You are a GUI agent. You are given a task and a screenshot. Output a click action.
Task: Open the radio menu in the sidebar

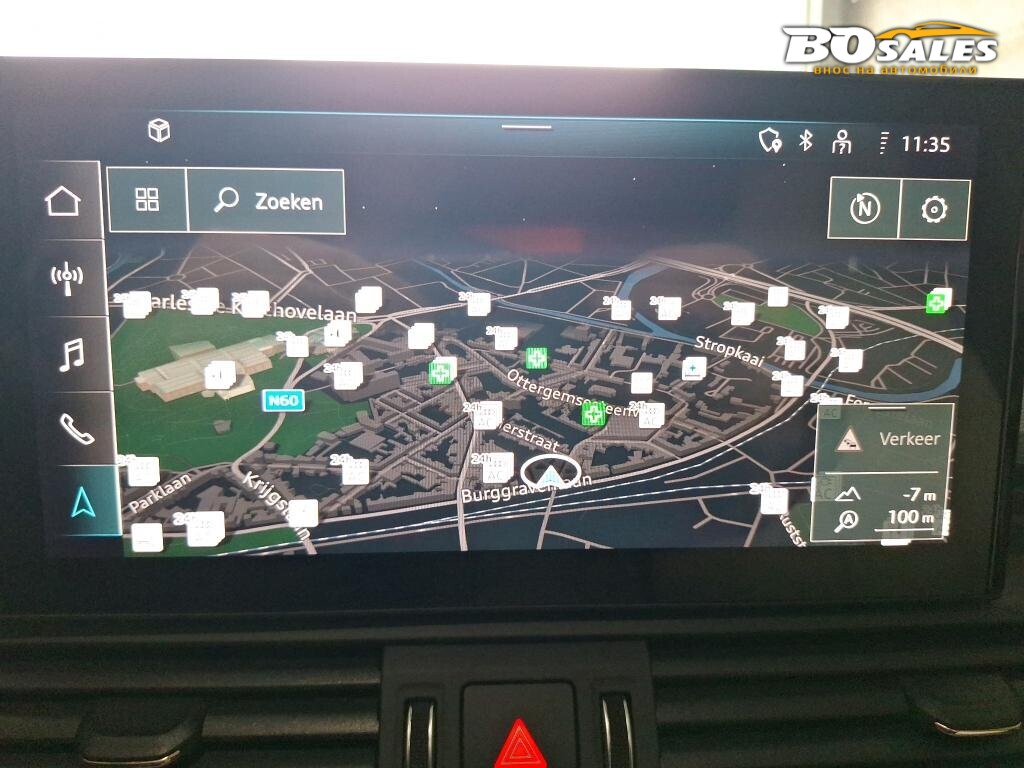66,277
